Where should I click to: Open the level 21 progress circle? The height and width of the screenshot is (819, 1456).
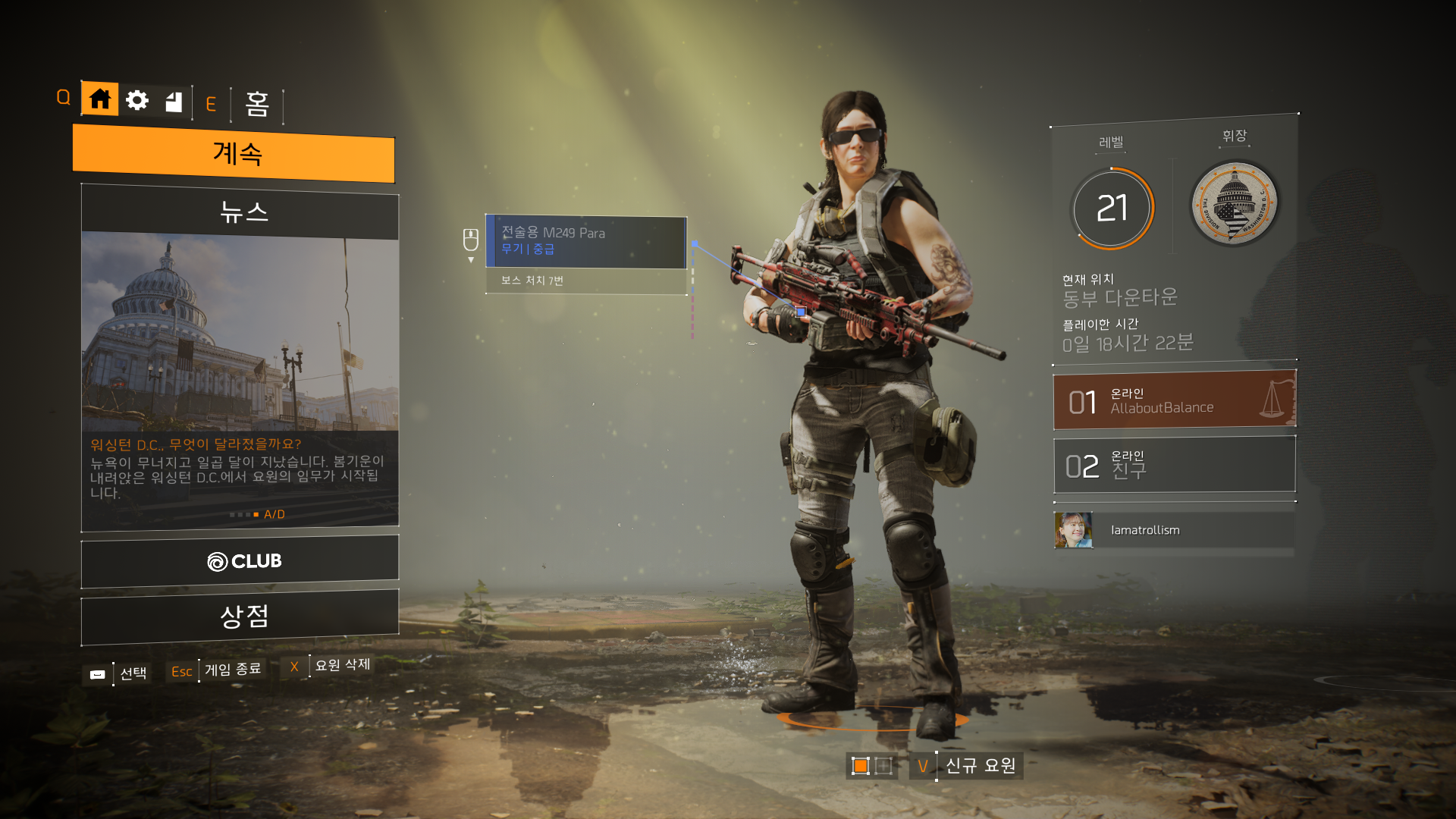1112,208
